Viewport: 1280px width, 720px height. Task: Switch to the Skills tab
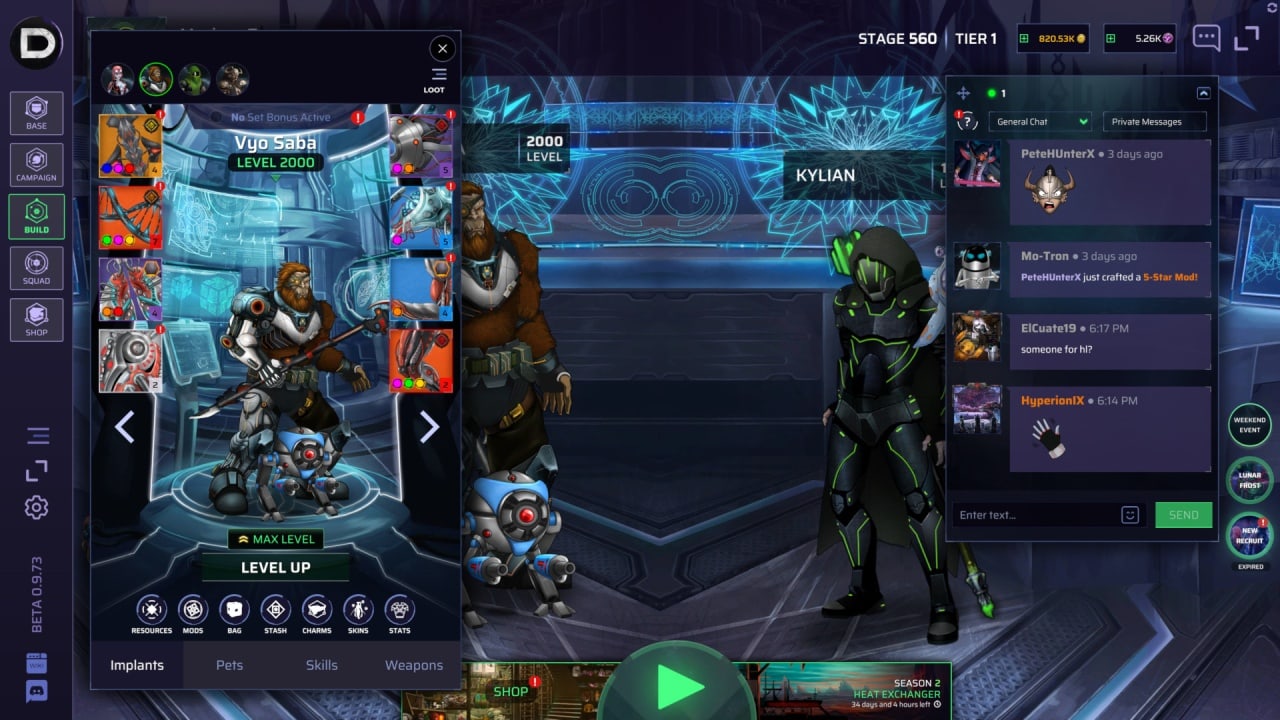pos(321,665)
